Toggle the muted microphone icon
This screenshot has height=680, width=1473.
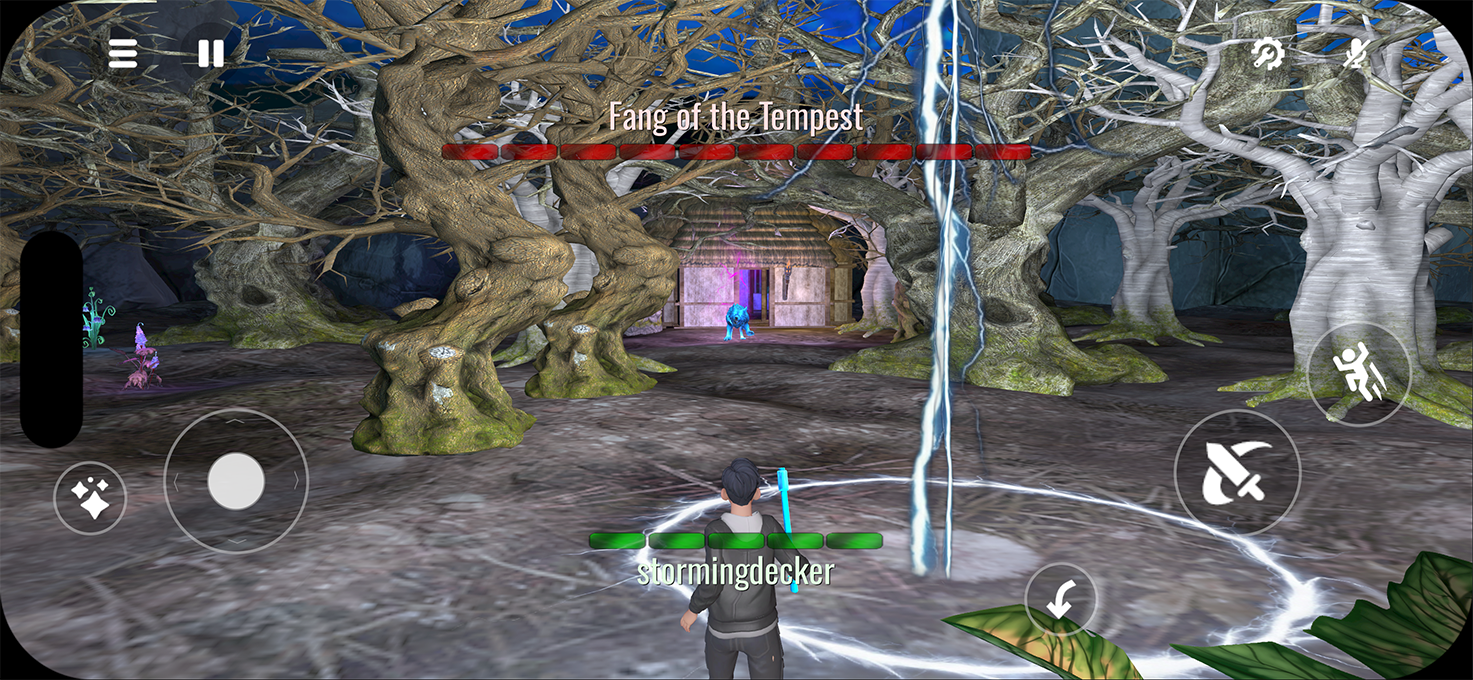tap(1355, 54)
